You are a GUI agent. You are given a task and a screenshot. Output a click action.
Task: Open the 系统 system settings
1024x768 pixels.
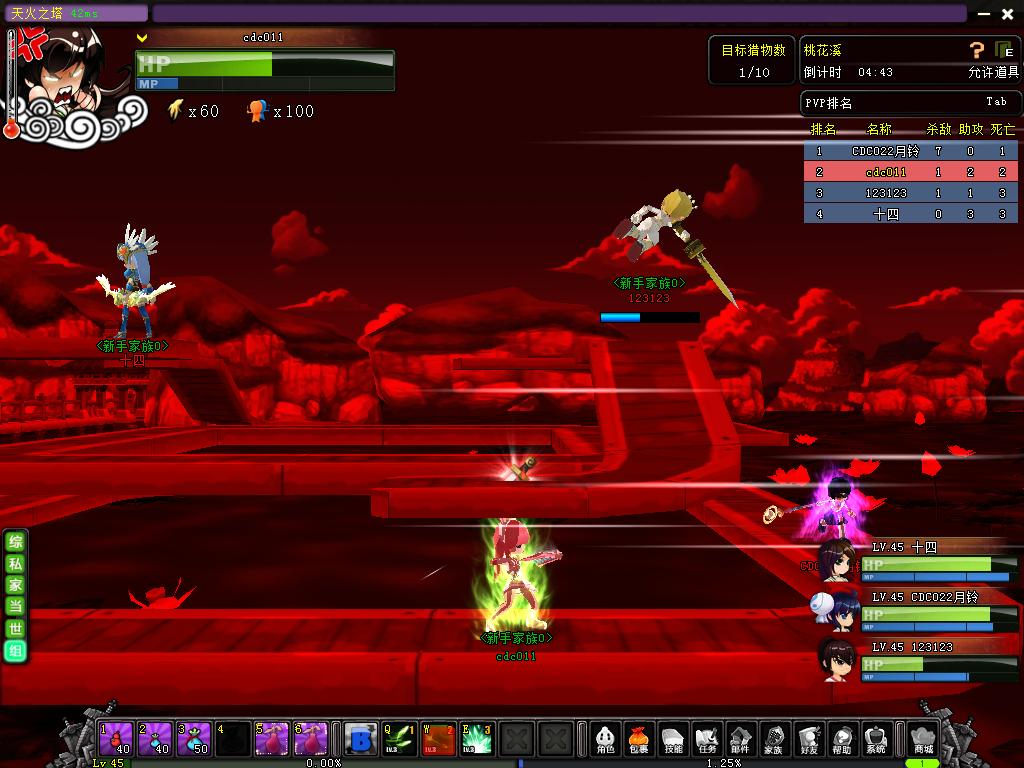pyautogui.click(x=876, y=739)
